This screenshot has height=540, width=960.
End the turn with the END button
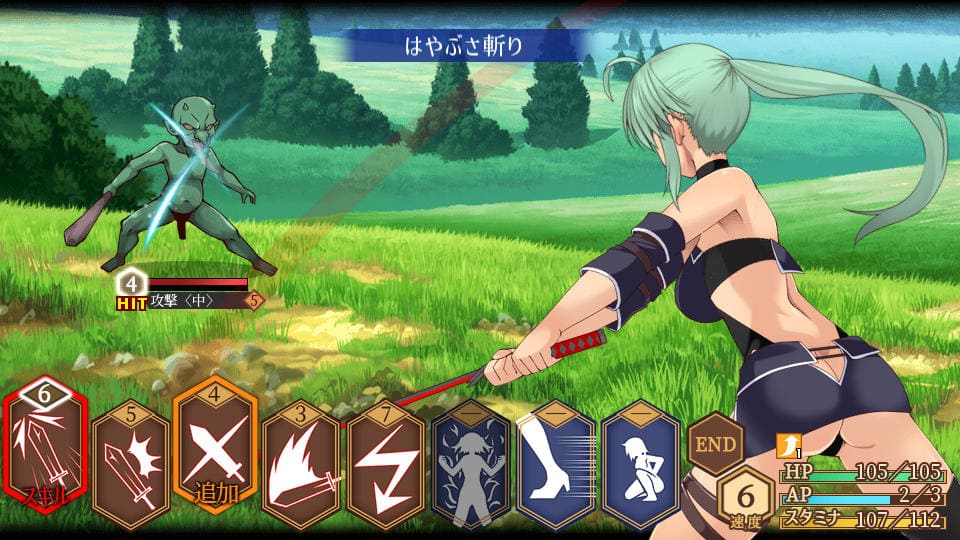pos(716,443)
